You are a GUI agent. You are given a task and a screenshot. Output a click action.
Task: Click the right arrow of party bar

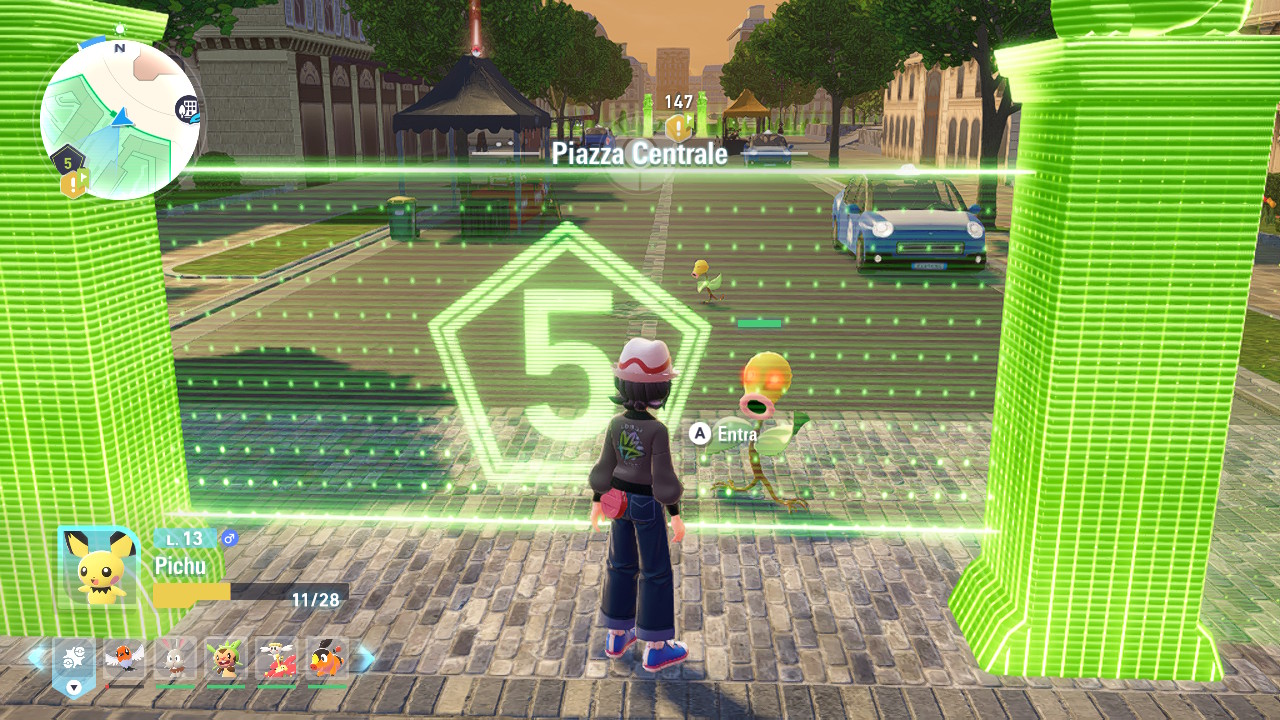tap(366, 659)
